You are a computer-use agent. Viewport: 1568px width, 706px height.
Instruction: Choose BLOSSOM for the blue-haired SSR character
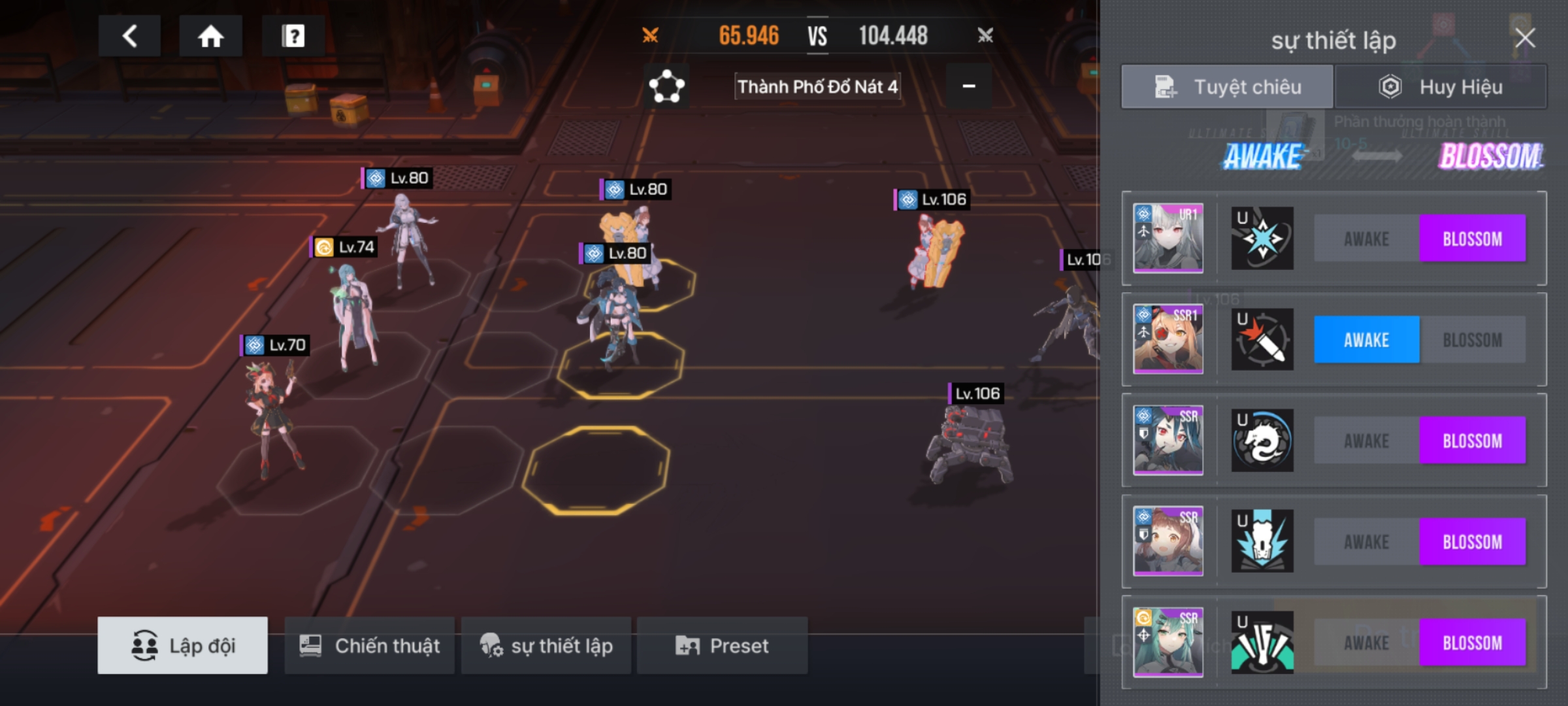click(1472, 441)
